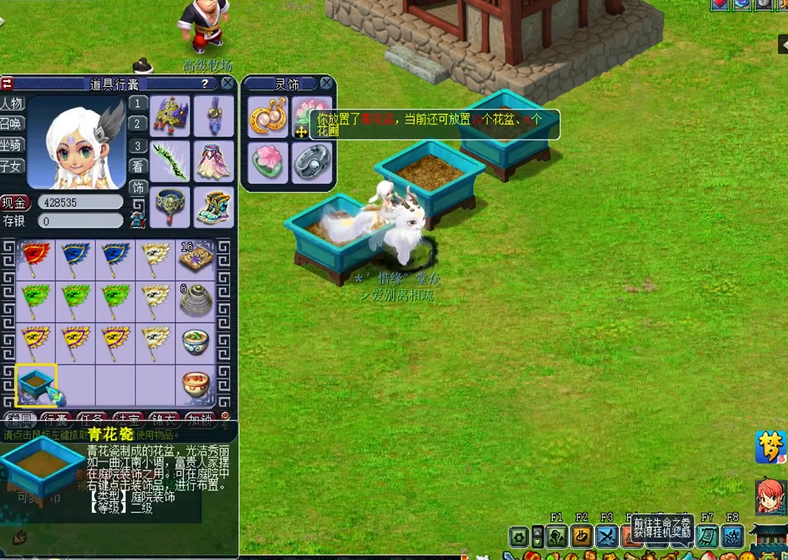Click the red-haired character portrait icon
Image resolution: width=788 pixels, height=560 pixels.
click(771, 494)
